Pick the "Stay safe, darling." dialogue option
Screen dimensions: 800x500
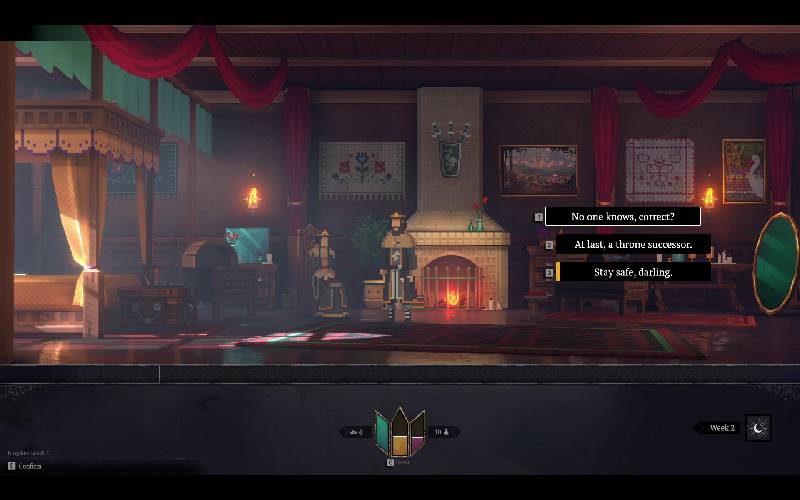coord(633,272)
